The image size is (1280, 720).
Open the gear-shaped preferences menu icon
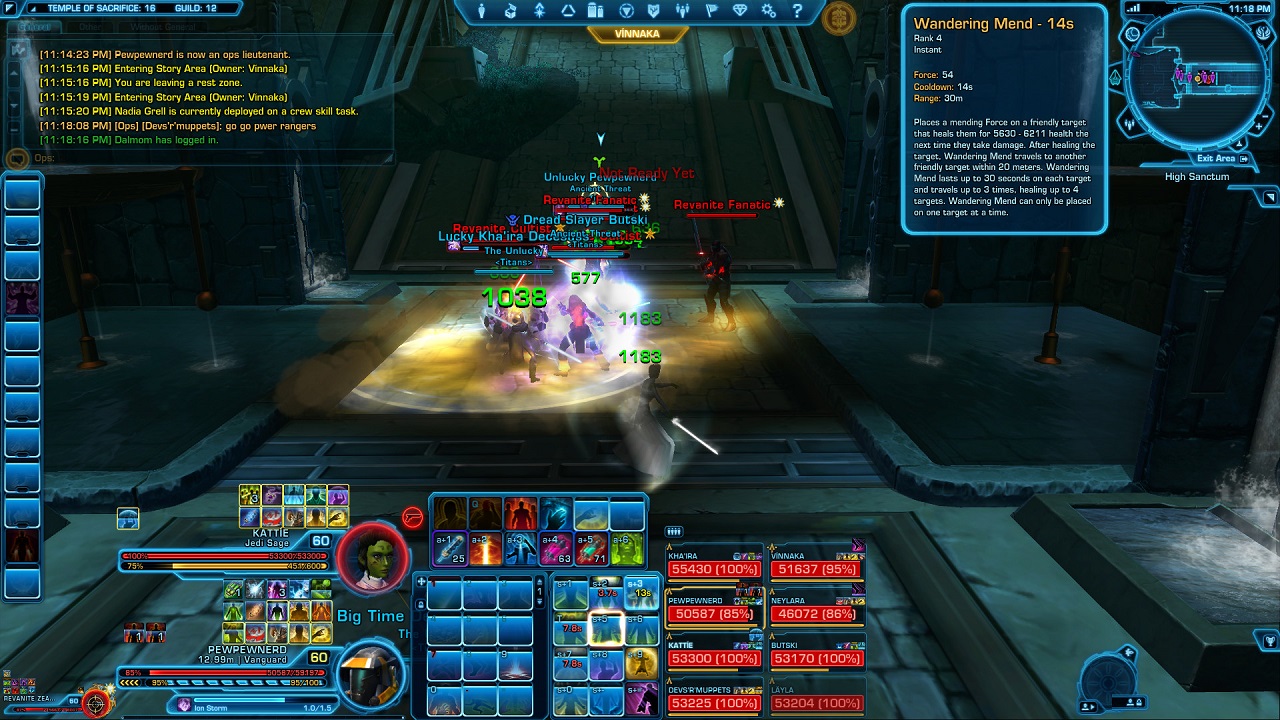tap(769, 11)
